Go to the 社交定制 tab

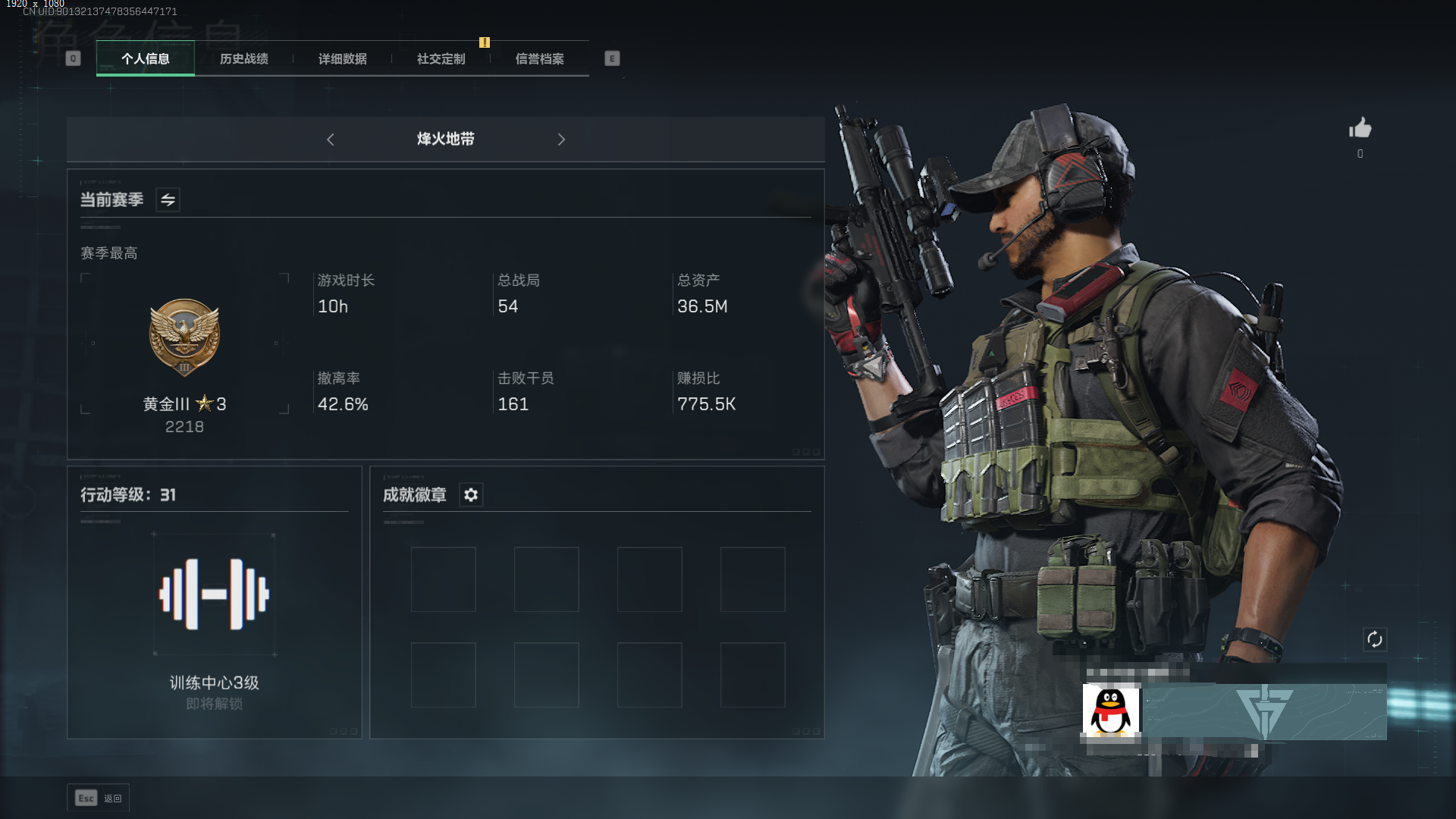click(x=441, y=58)
